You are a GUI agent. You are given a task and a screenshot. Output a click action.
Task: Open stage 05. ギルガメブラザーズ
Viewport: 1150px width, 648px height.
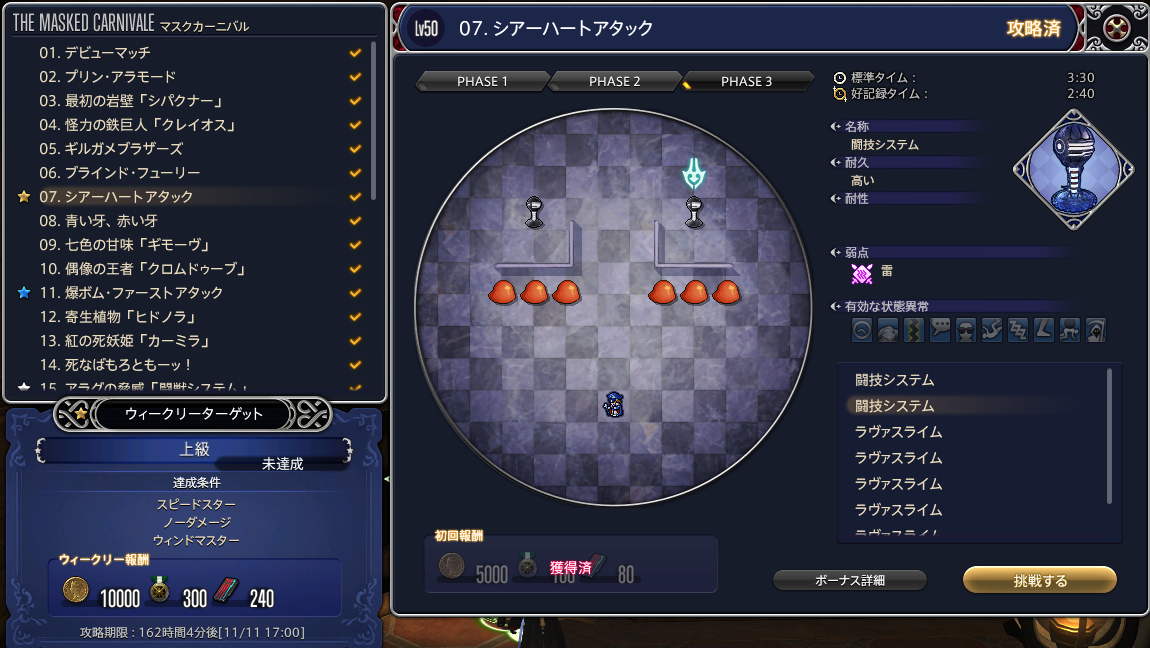pyautogui.click(x=111, y=148)
